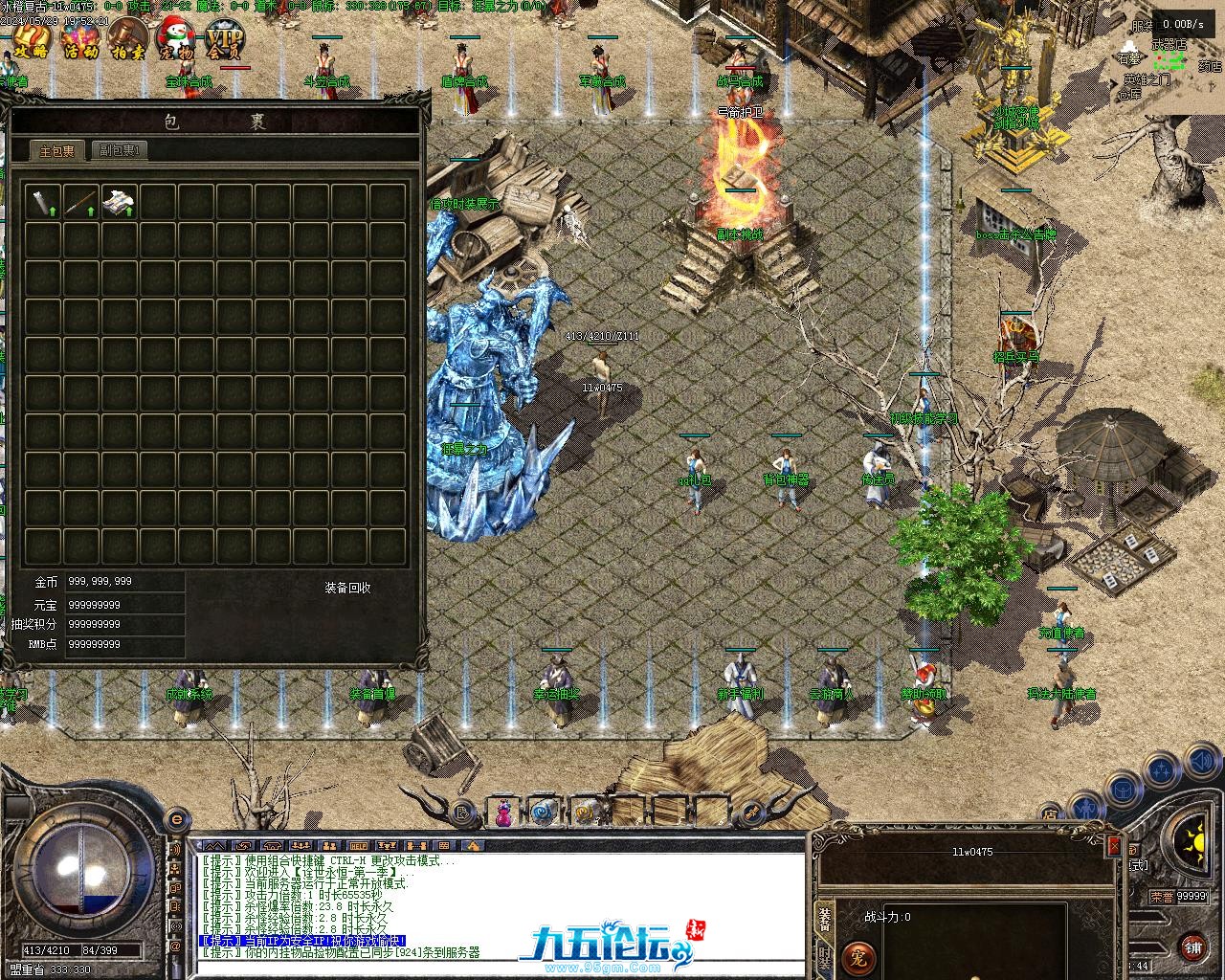Click the 装备回收 equipment recycle button

(x=347, y=588)
